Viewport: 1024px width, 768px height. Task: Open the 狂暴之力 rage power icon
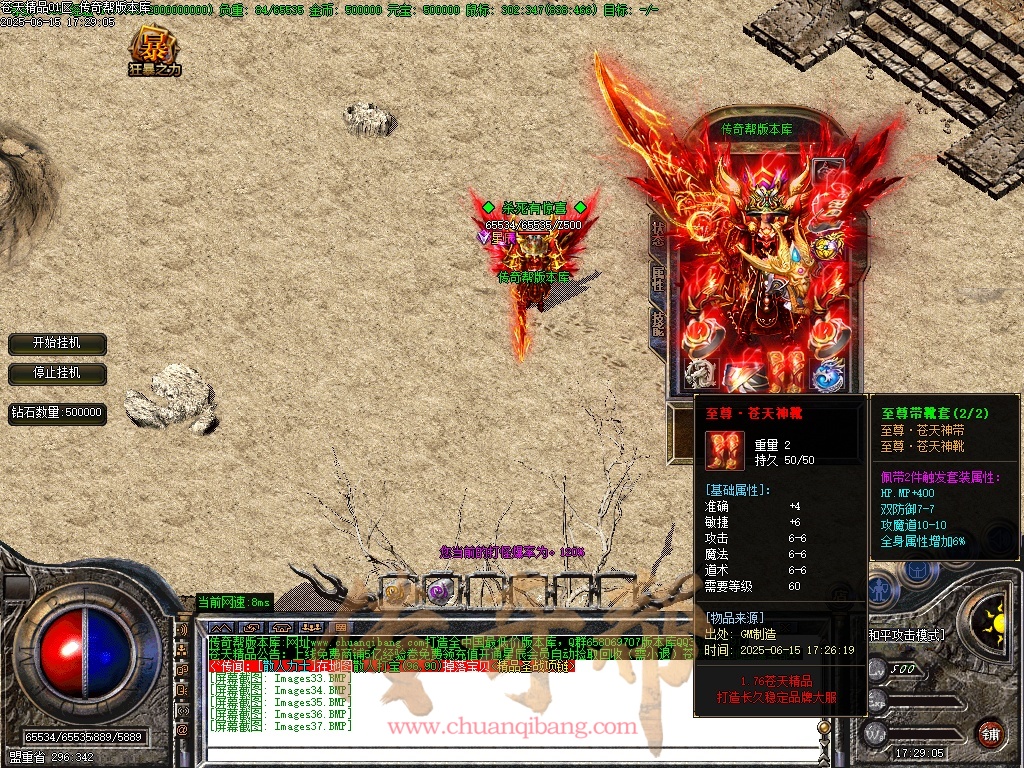click(x=154, y=52)
